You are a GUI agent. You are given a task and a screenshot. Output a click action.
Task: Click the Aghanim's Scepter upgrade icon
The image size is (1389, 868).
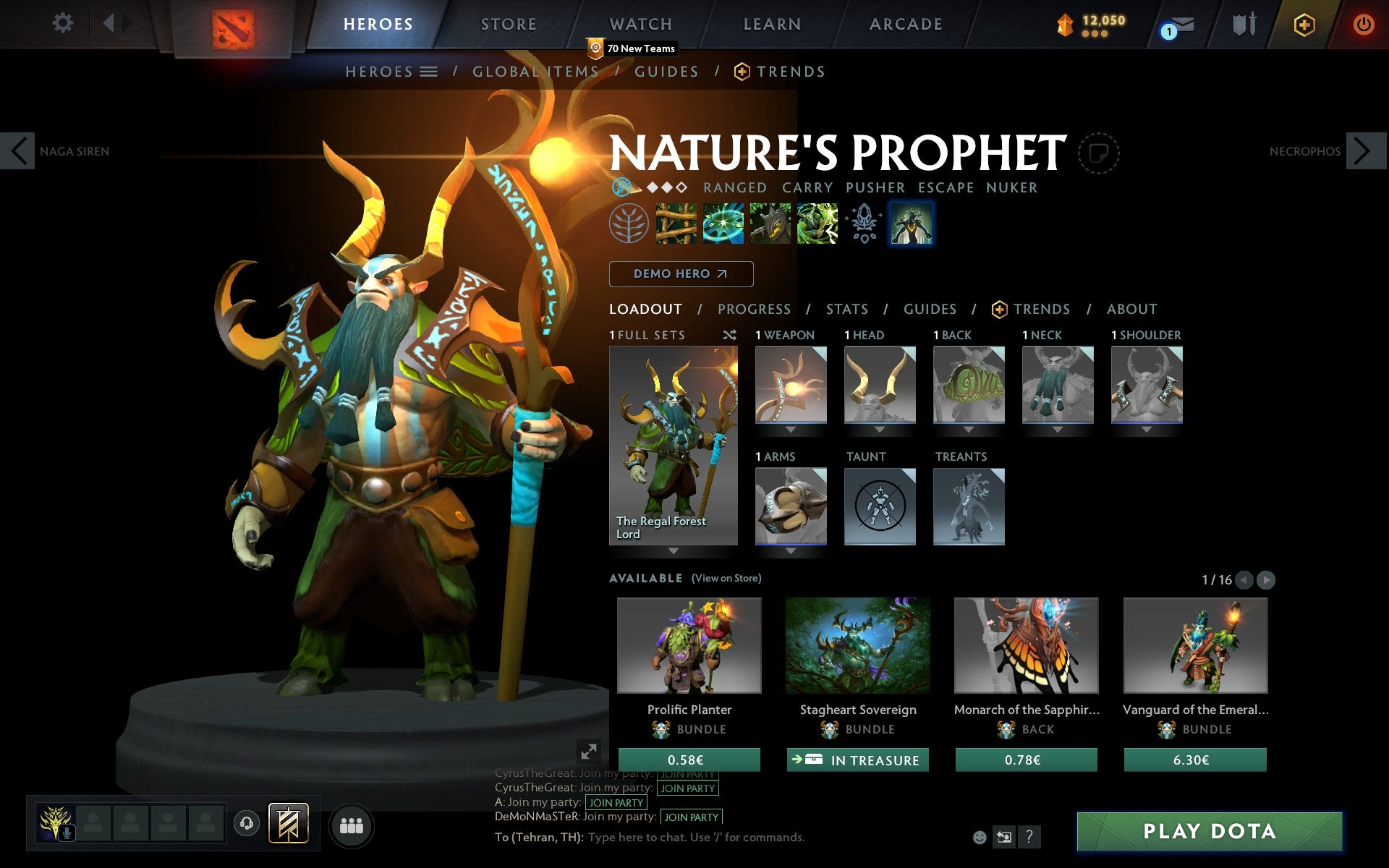pyautogui.click(x=862, y=223)
